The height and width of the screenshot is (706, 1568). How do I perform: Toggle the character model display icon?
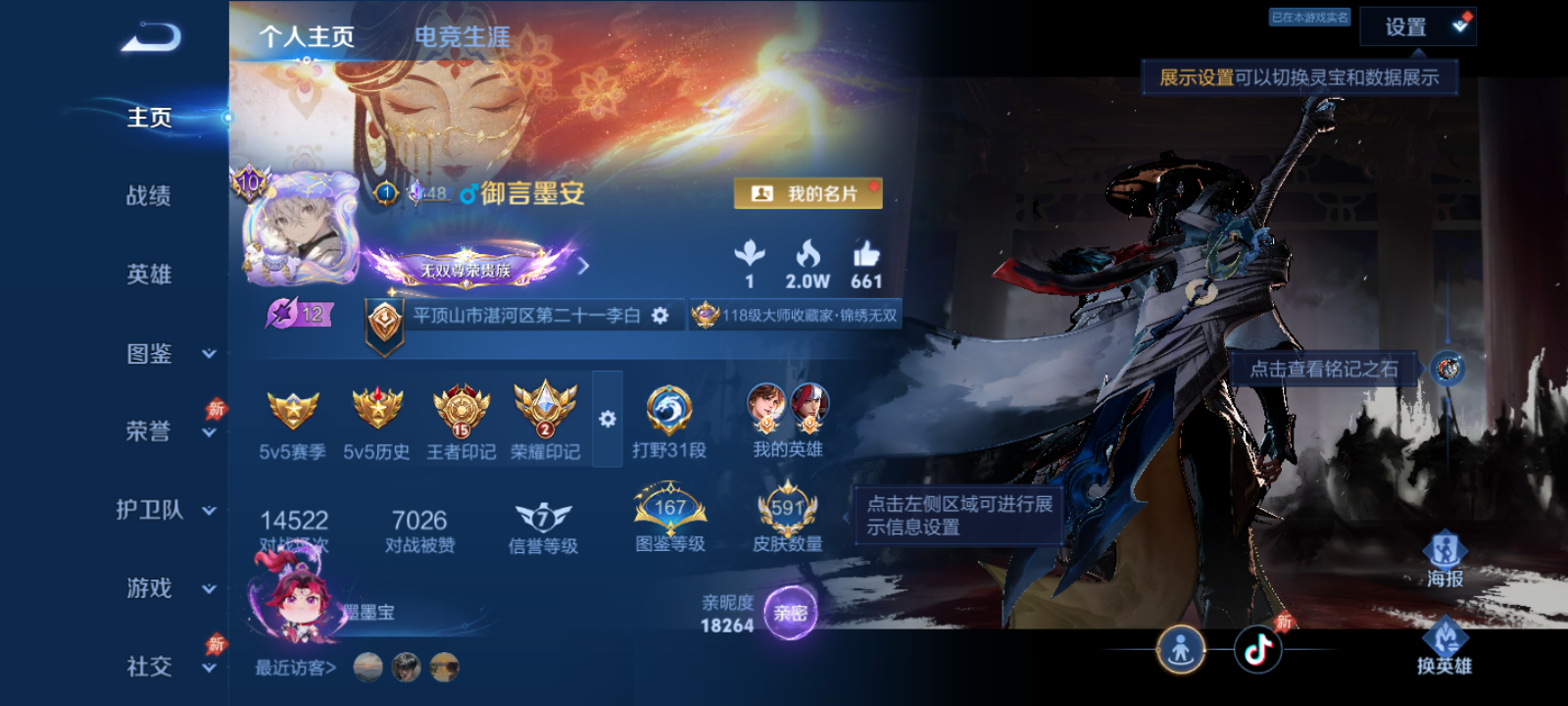click(1183, 646)
